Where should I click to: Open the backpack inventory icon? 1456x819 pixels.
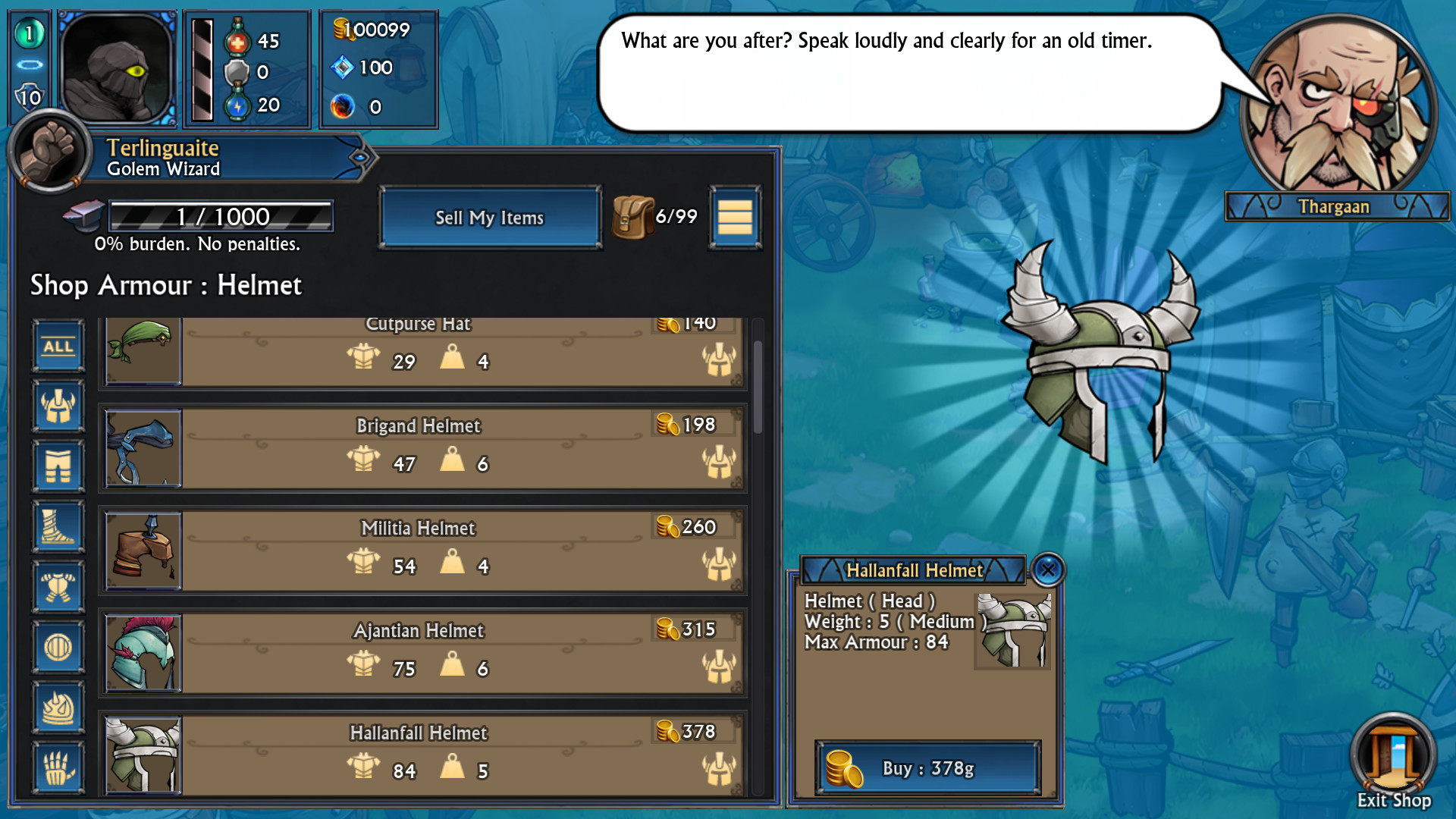632,217
